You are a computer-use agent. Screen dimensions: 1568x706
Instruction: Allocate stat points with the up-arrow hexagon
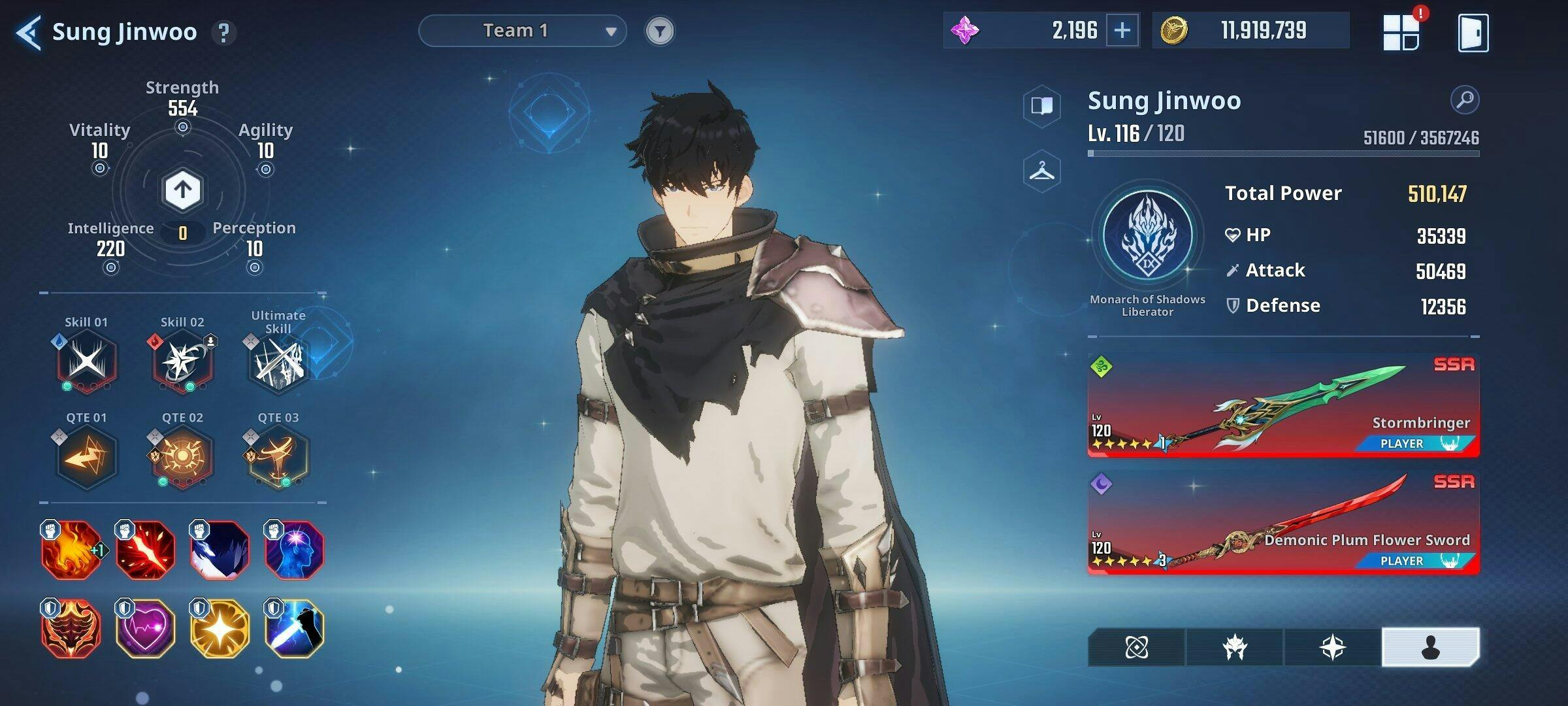click(182, 190)
